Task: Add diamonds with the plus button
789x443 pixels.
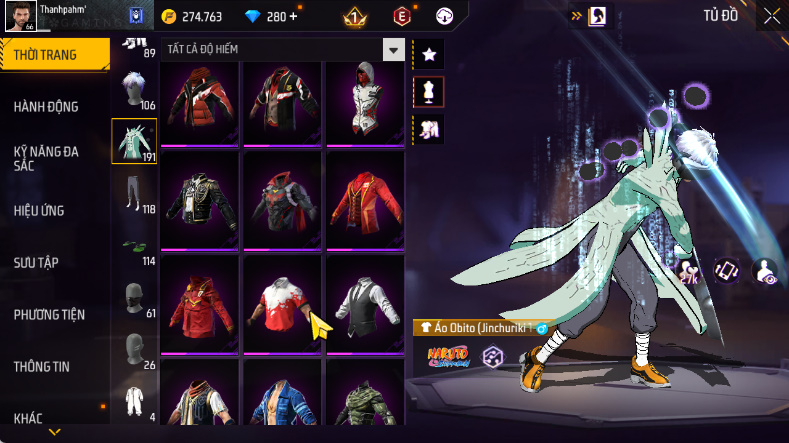Action: (x=293, y=16)
